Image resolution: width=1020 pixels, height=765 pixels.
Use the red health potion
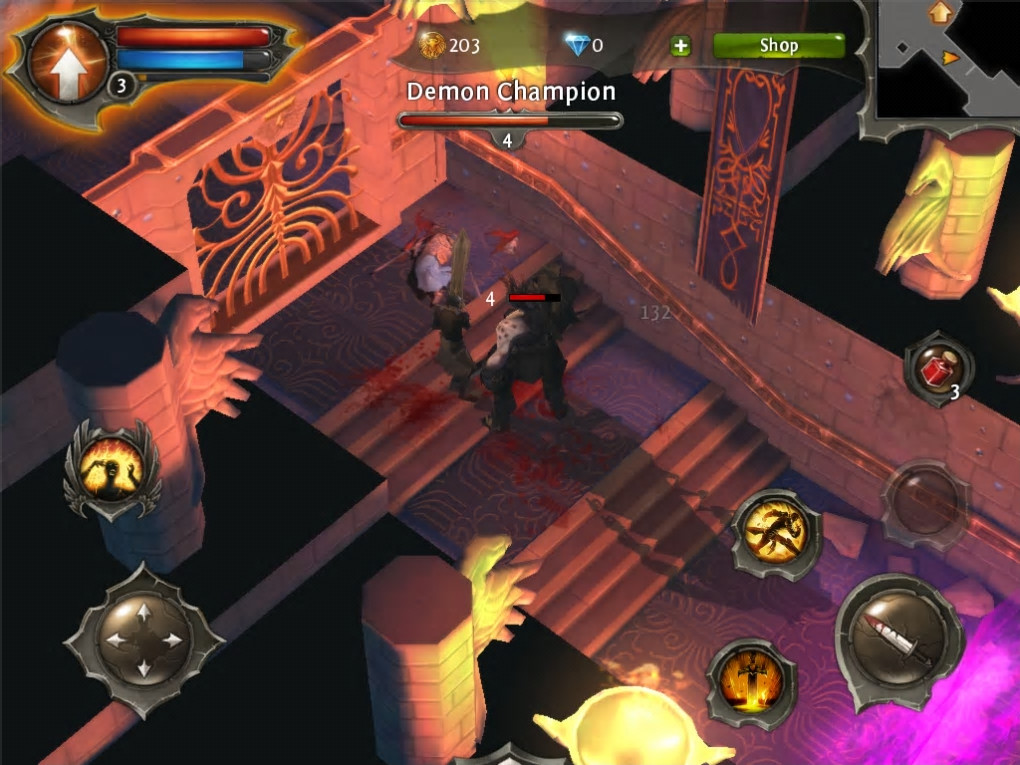coord(937,370)
